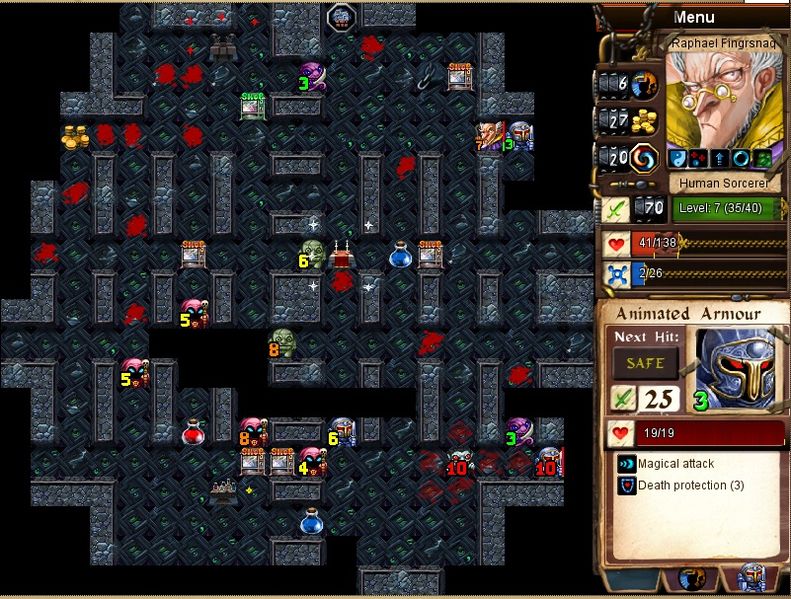Select the green trait icon under the portrait
The image size is (791, 599).
point(760,158)
